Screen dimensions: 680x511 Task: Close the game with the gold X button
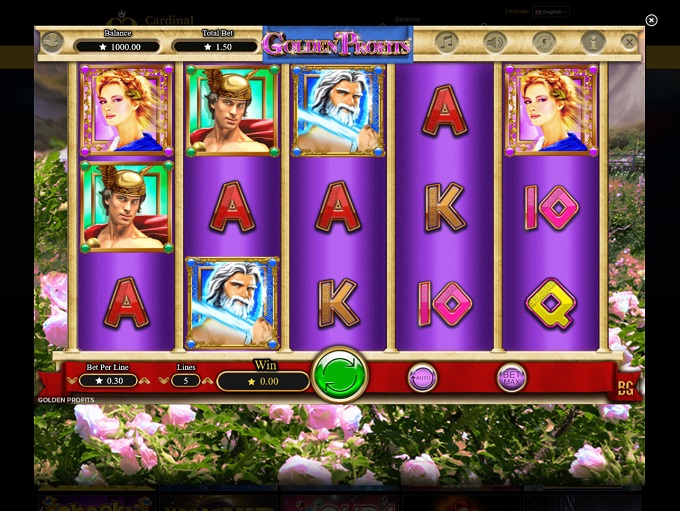628,43
